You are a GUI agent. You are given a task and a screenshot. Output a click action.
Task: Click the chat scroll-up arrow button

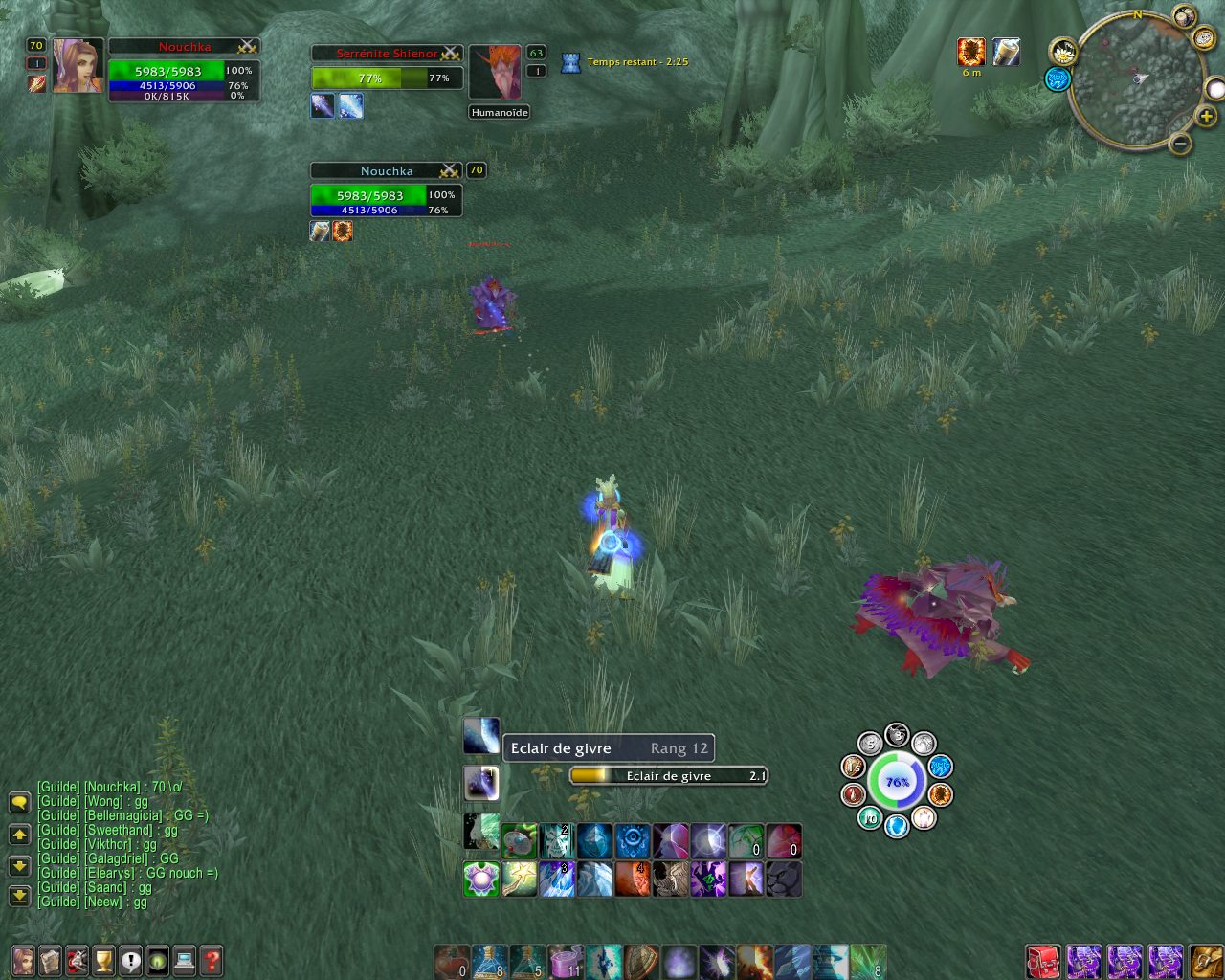point(19,835)
